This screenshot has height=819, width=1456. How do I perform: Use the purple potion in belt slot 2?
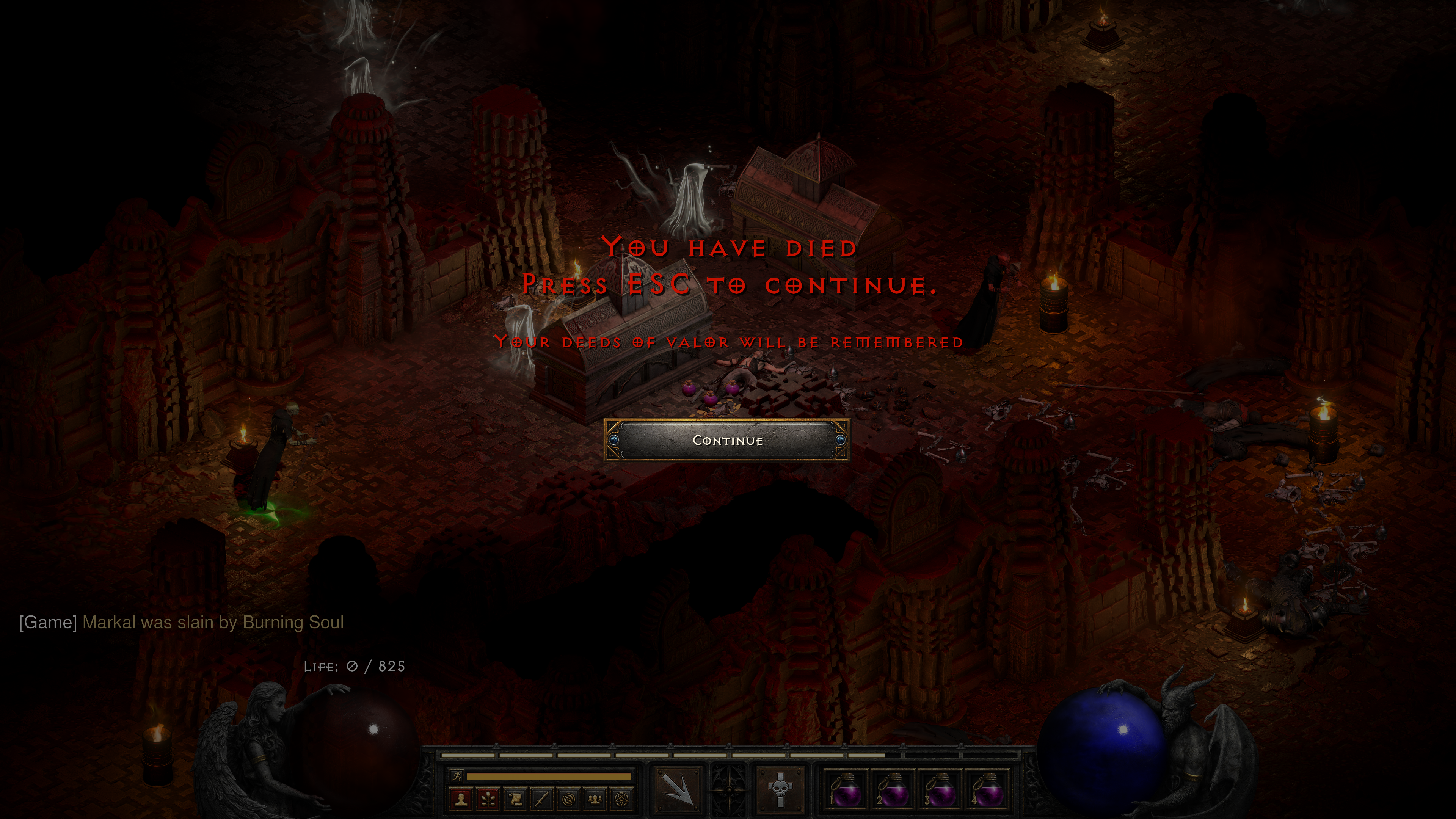tap(894, 789)
